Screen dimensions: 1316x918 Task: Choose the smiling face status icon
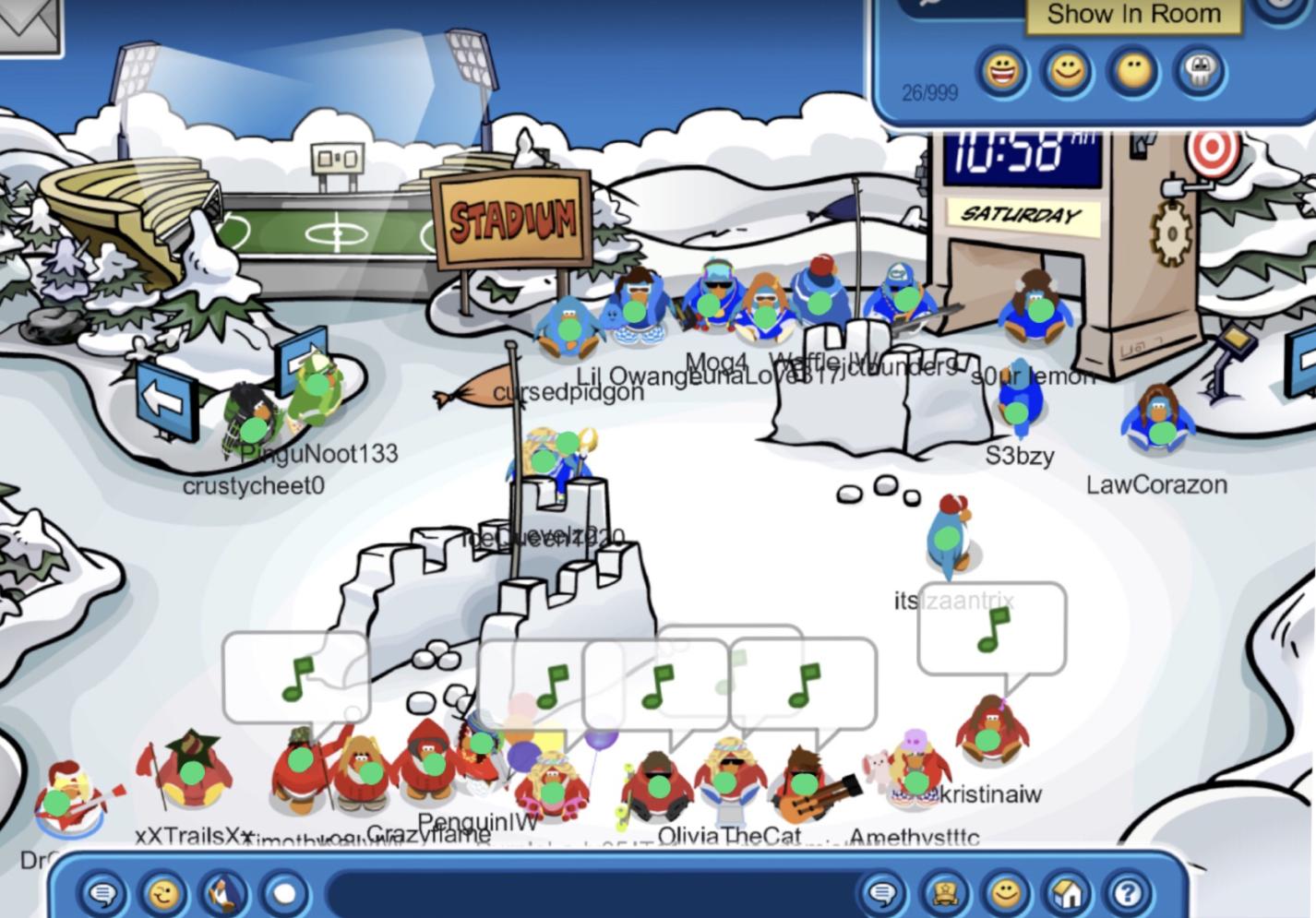tap(1068, 71)
